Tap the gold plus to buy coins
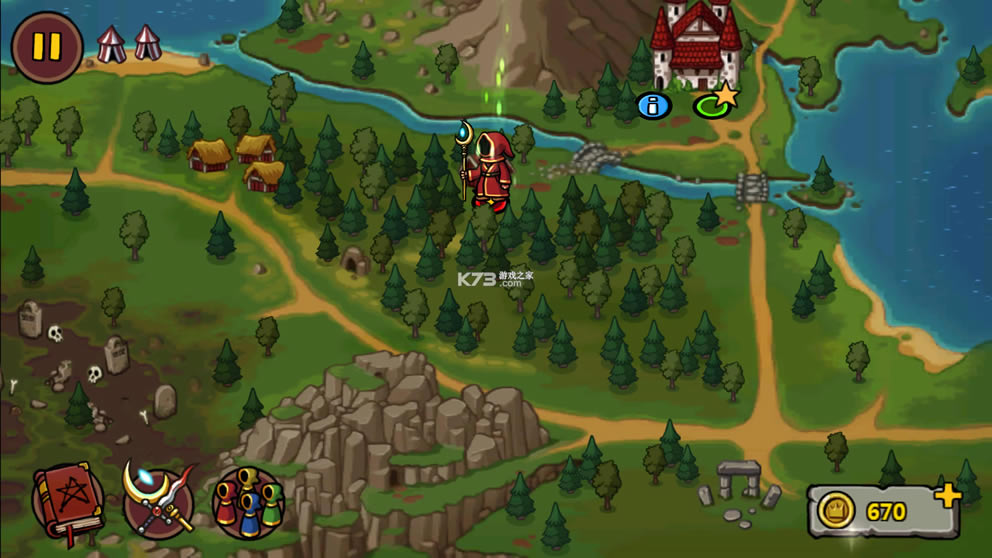Image resolution: width=992 pixels, height=558 pixels. (x=947, y=495)
